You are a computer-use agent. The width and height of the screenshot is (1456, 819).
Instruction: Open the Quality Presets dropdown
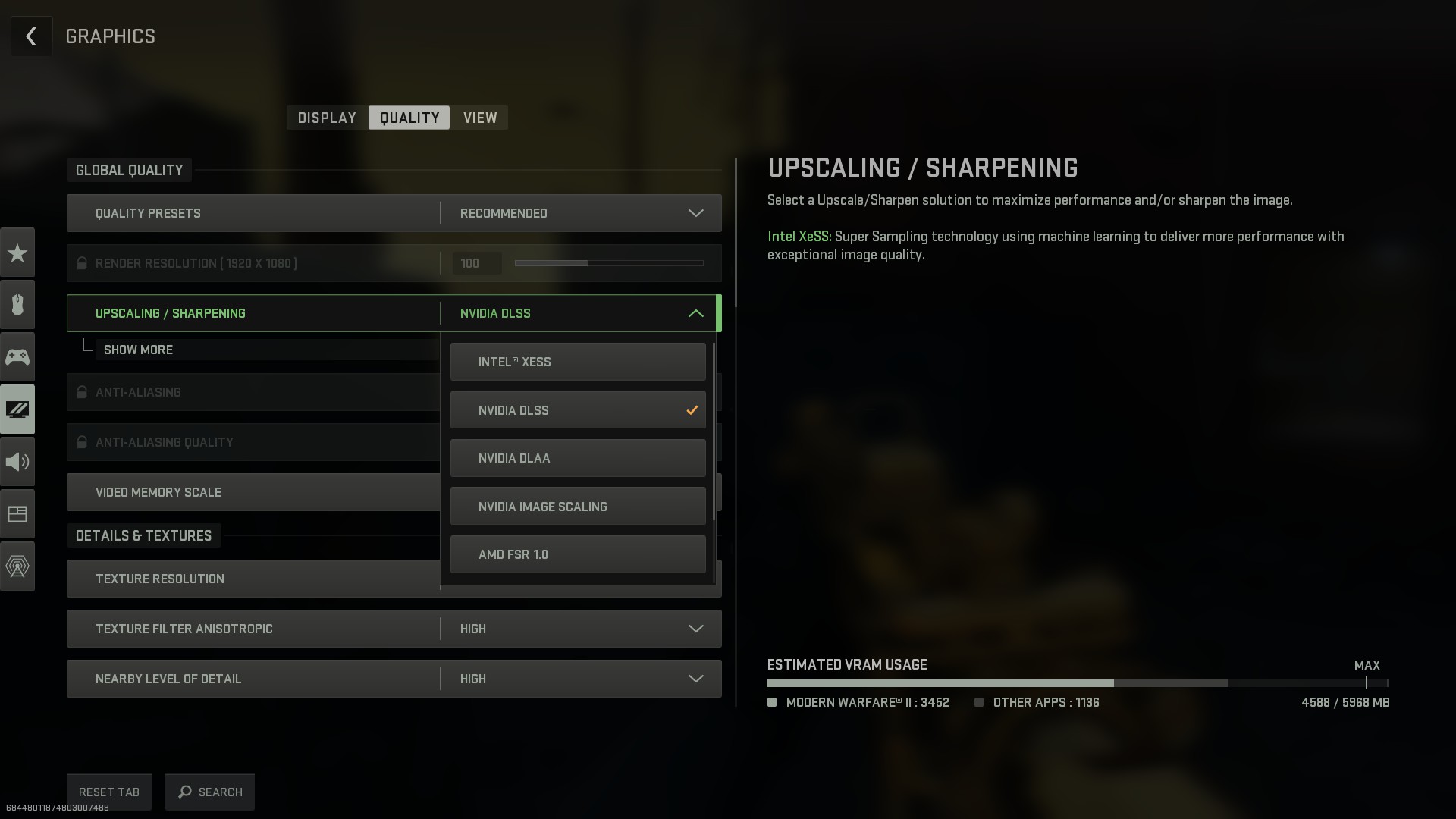(580, 213)
